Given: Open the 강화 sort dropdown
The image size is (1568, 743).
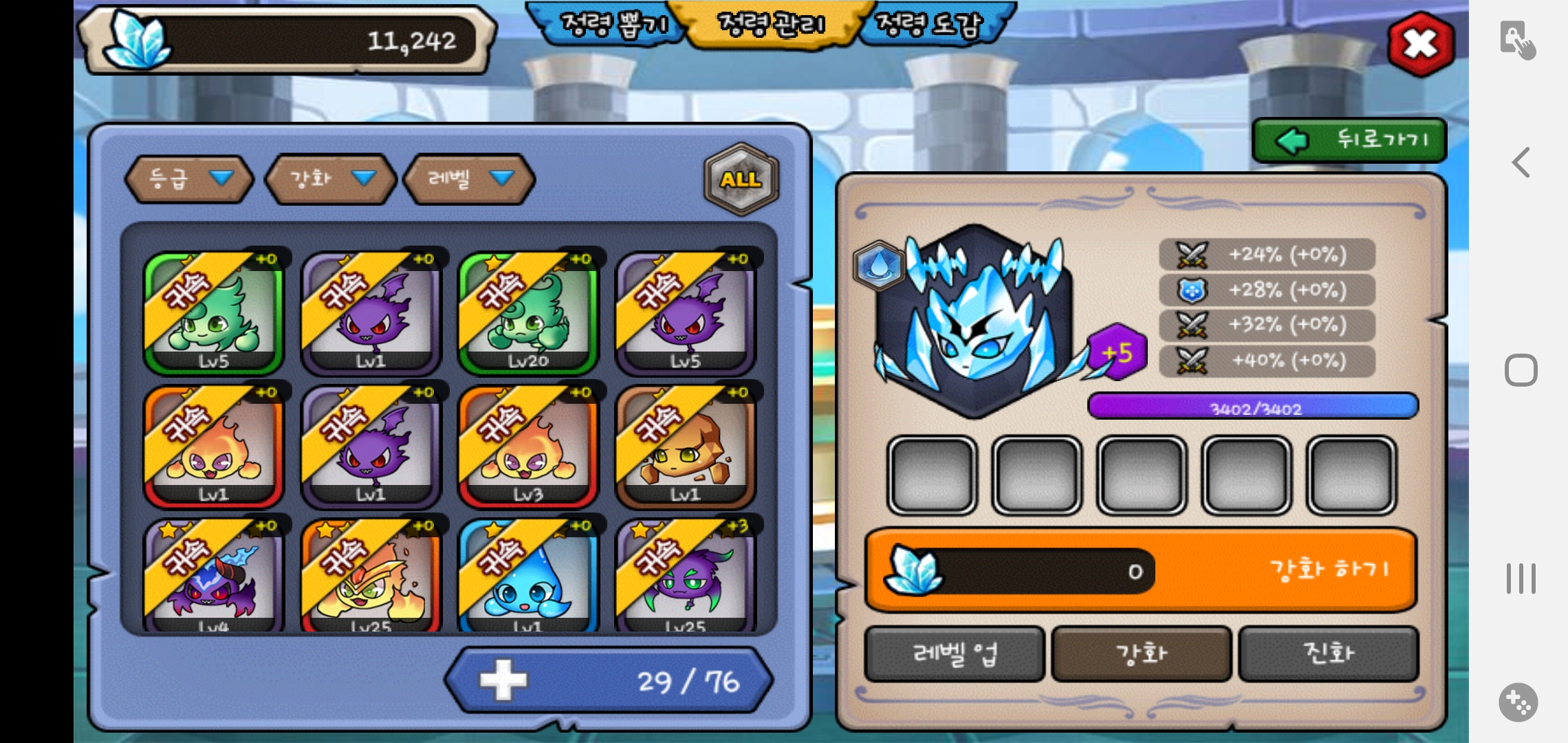Looking at the screenshot, I should click(x=331, y=179).
